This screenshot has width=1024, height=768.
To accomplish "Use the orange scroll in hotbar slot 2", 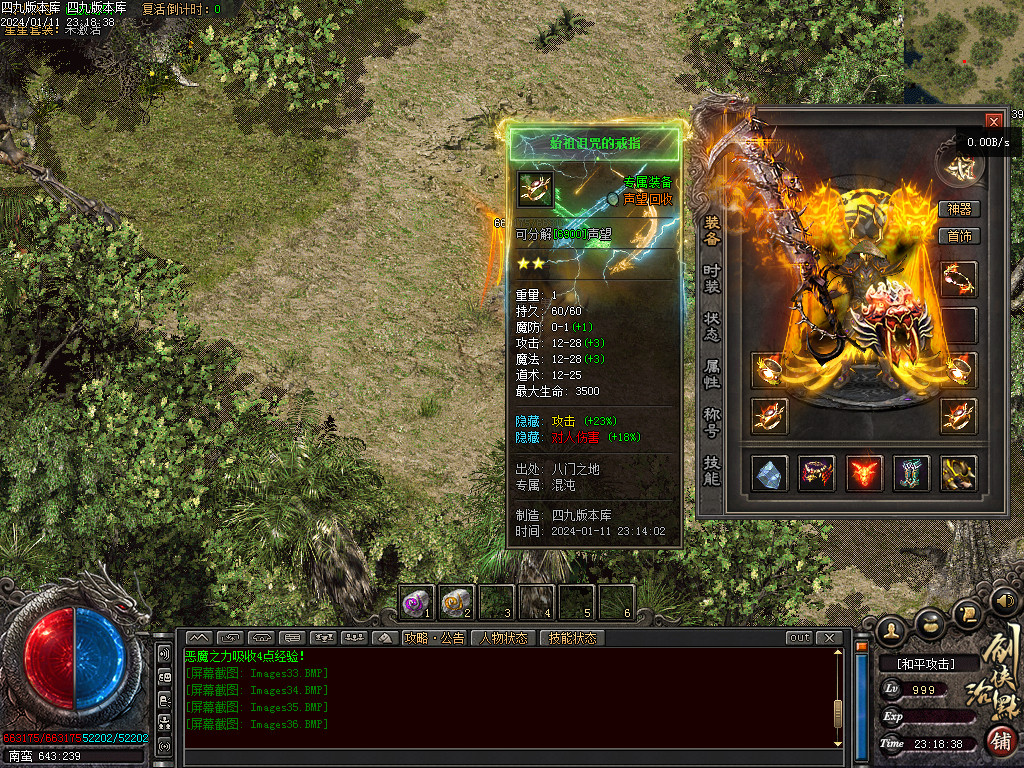I will pyautogui.click(x=457, y=602).
